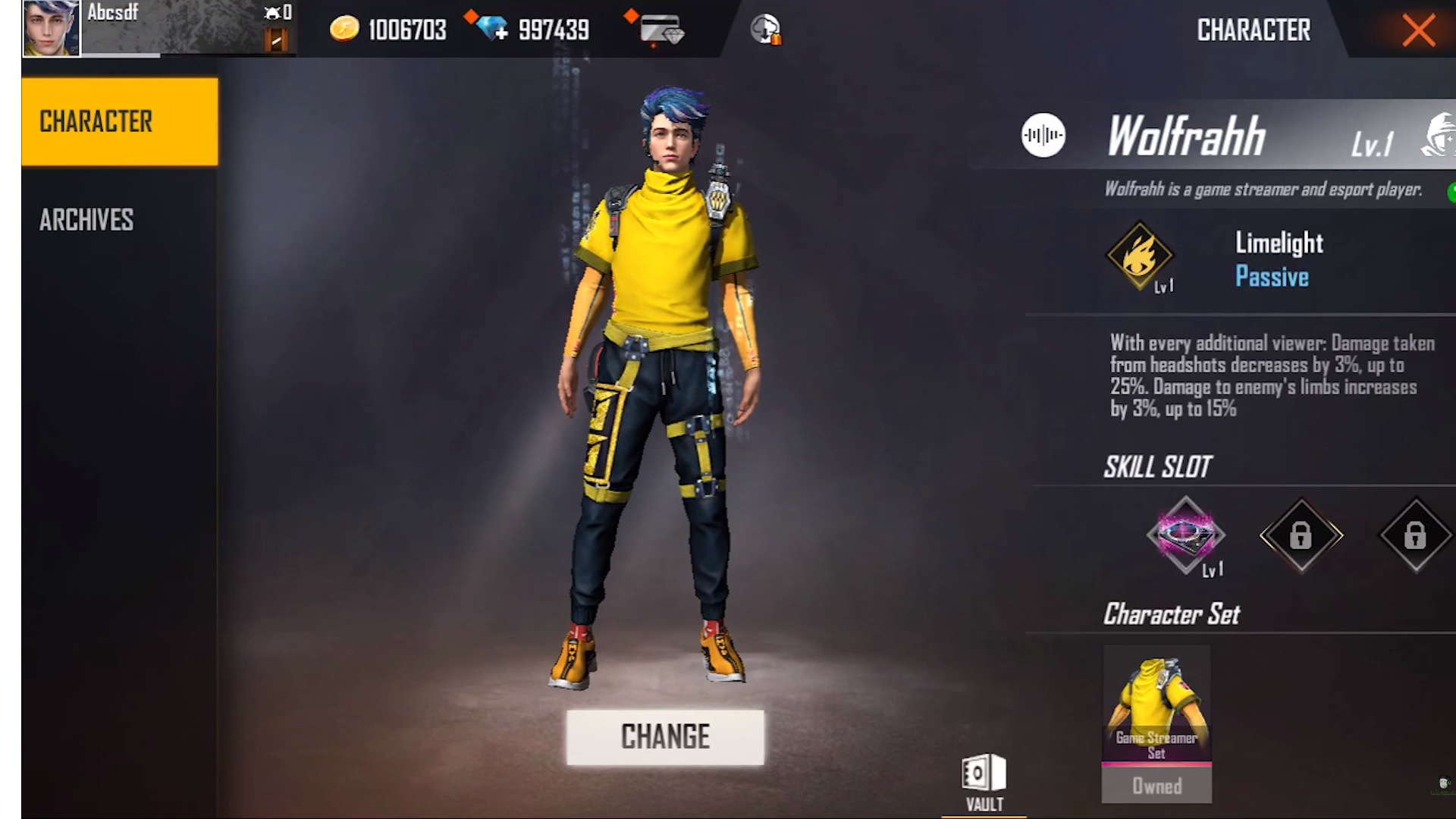This screenshot has width=1456, height=819.
Task: Collapse the Limelight skill description panel
Action: point(1266,377)
